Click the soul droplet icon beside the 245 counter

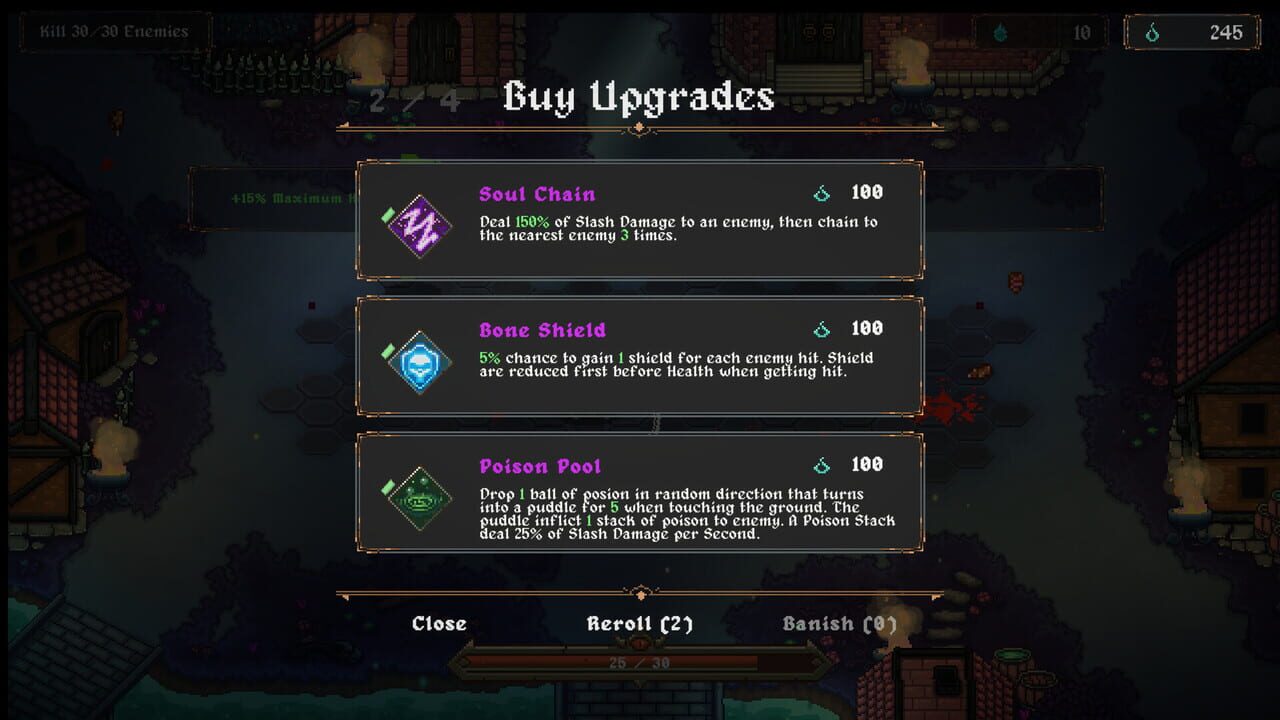tap(1151, 31)
